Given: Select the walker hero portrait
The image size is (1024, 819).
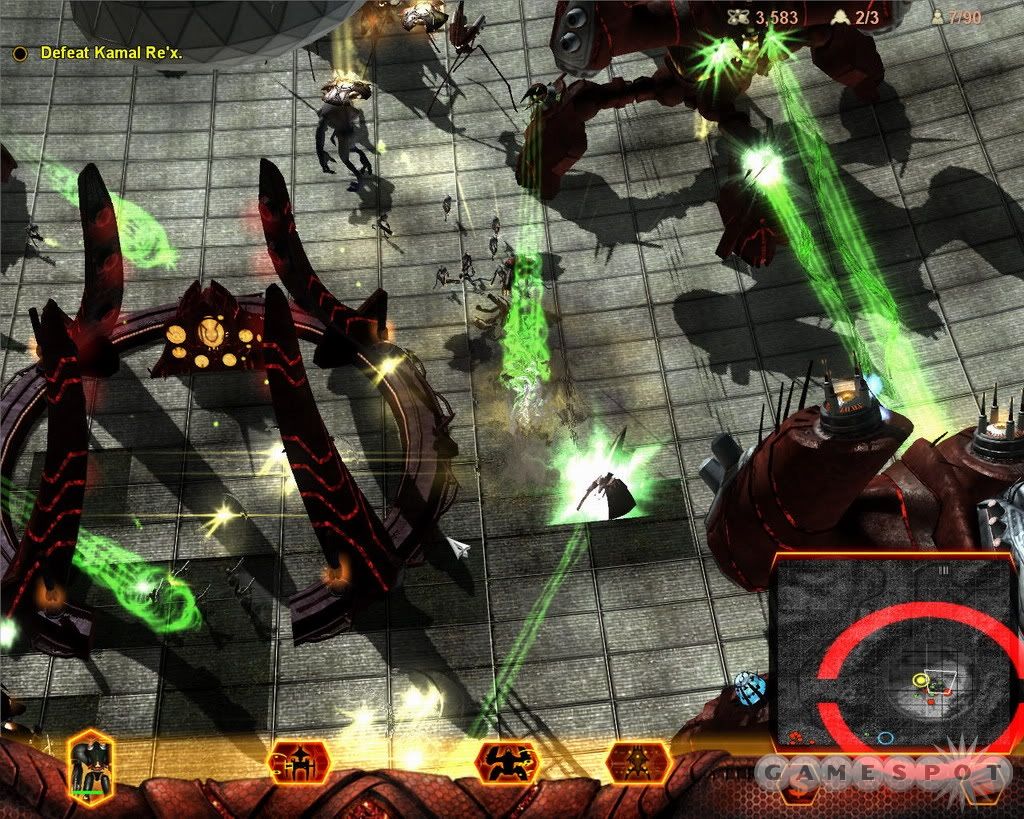Looking at the screenshot, I should (x=90, y=765).
